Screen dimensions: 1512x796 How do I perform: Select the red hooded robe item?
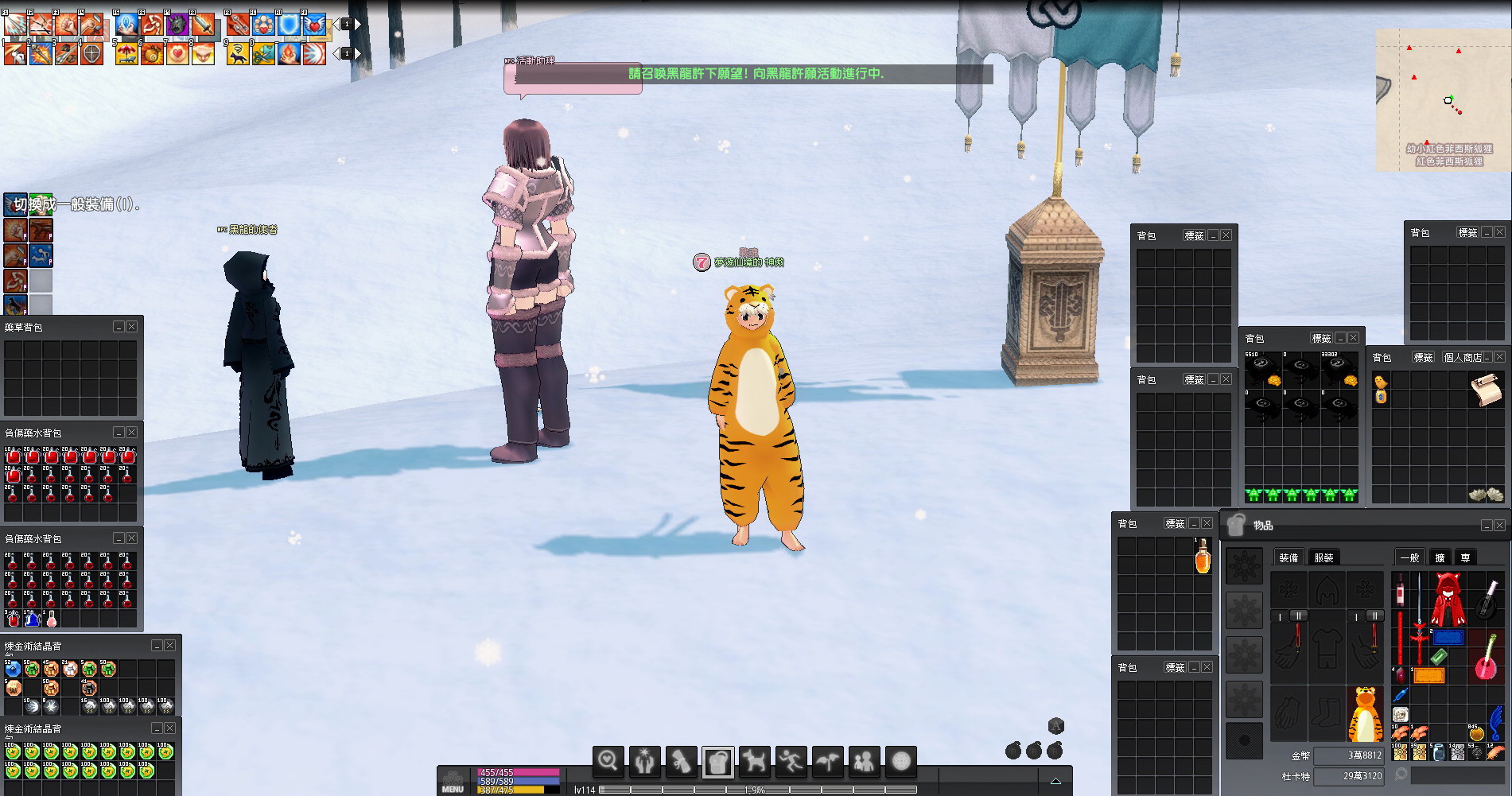(1448, 599)
